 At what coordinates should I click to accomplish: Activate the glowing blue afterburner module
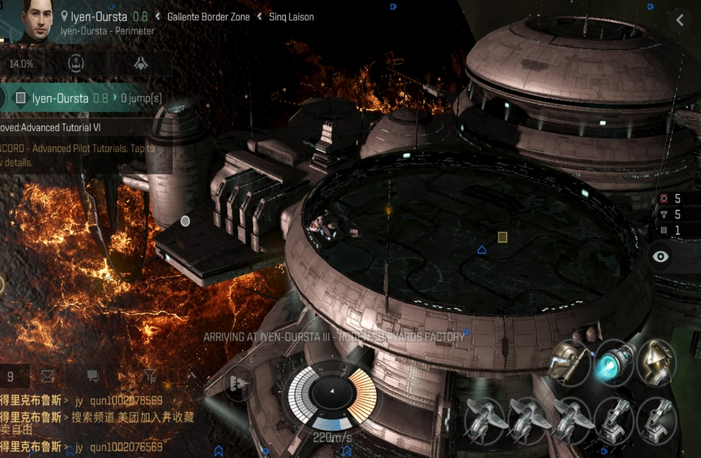pos(611,364)
